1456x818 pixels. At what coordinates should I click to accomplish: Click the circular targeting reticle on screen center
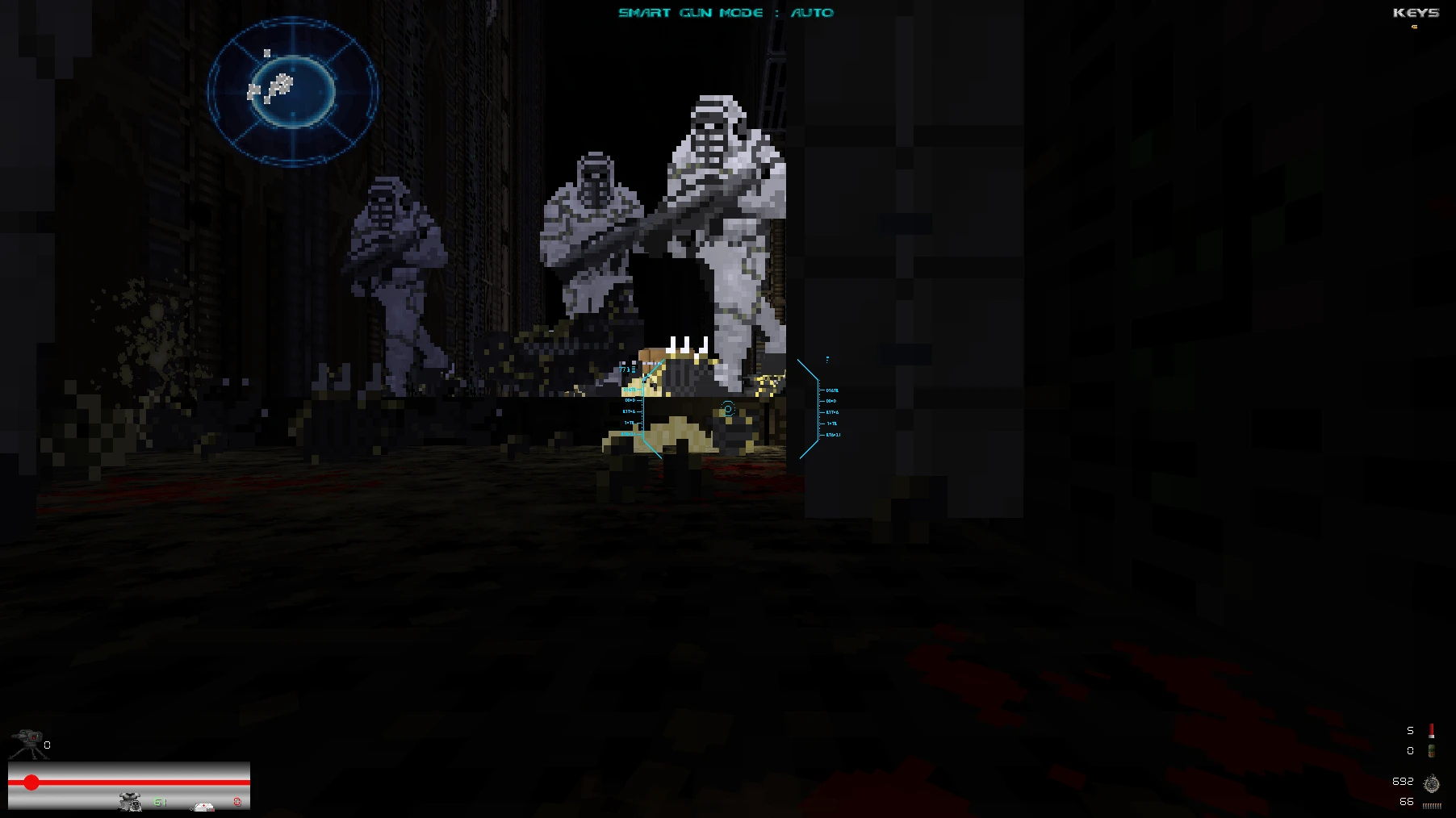tap(727, 409)
